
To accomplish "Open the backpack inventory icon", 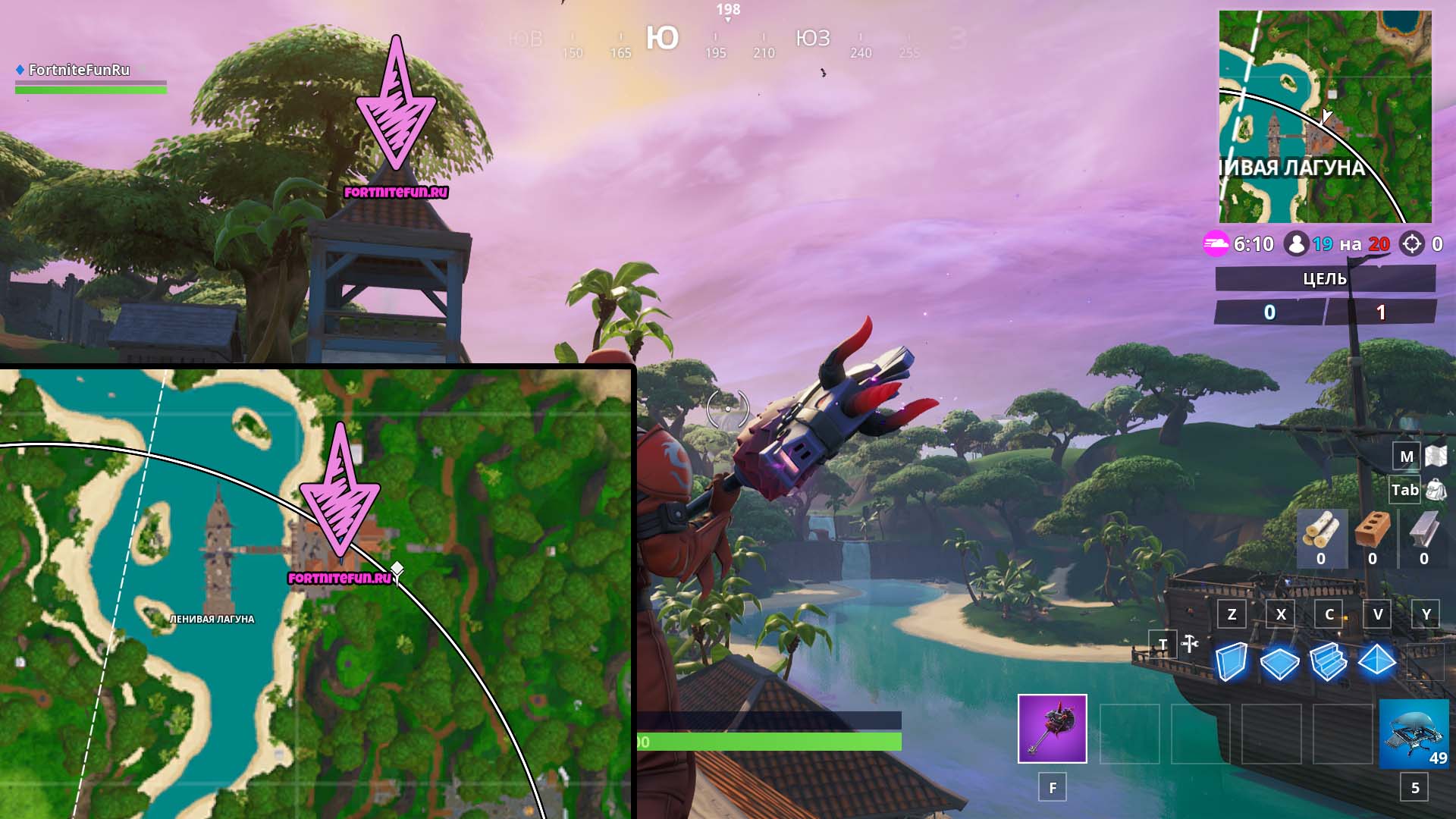I will 1436,490.
